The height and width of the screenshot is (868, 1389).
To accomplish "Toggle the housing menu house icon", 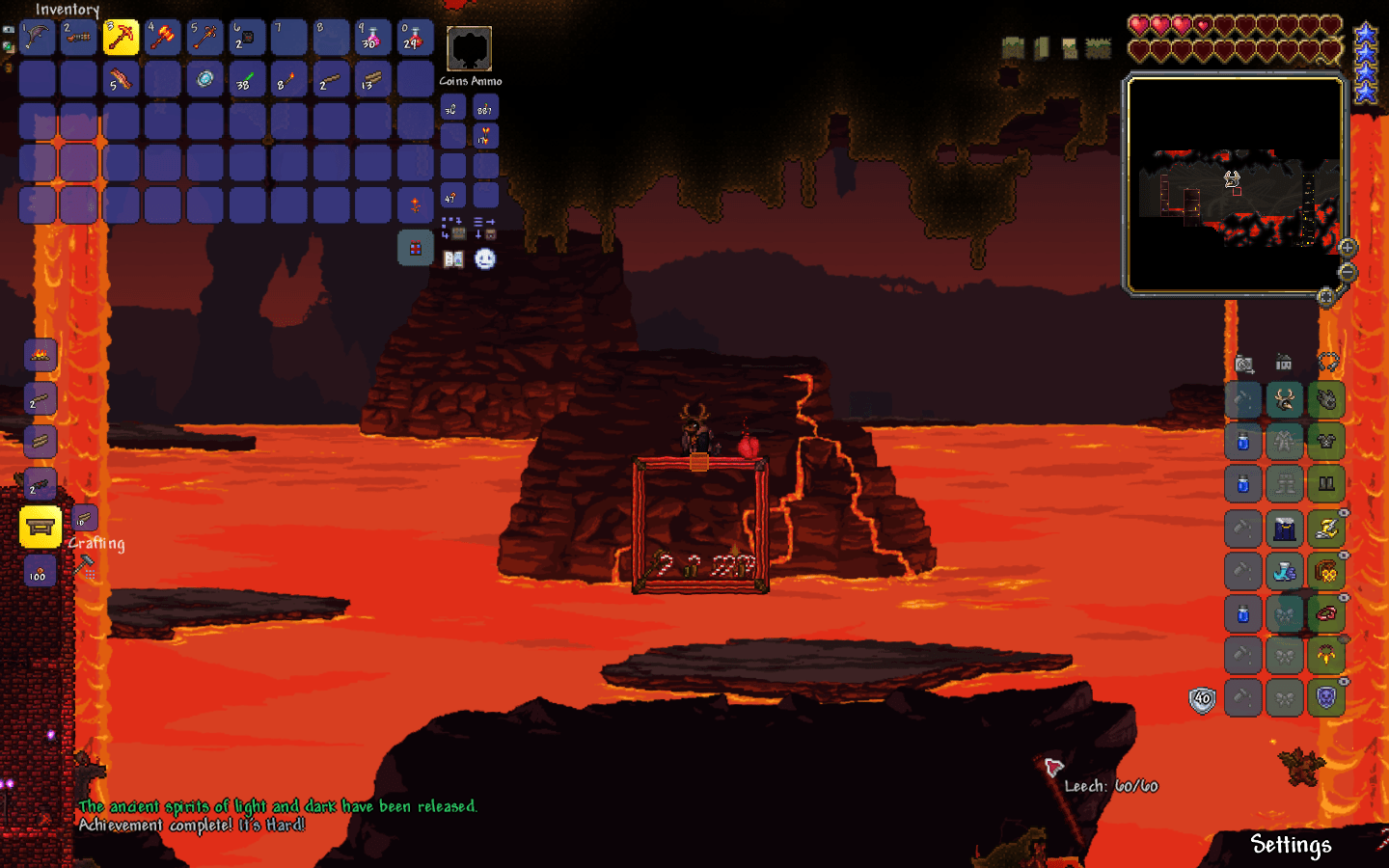I will 1284,362.
